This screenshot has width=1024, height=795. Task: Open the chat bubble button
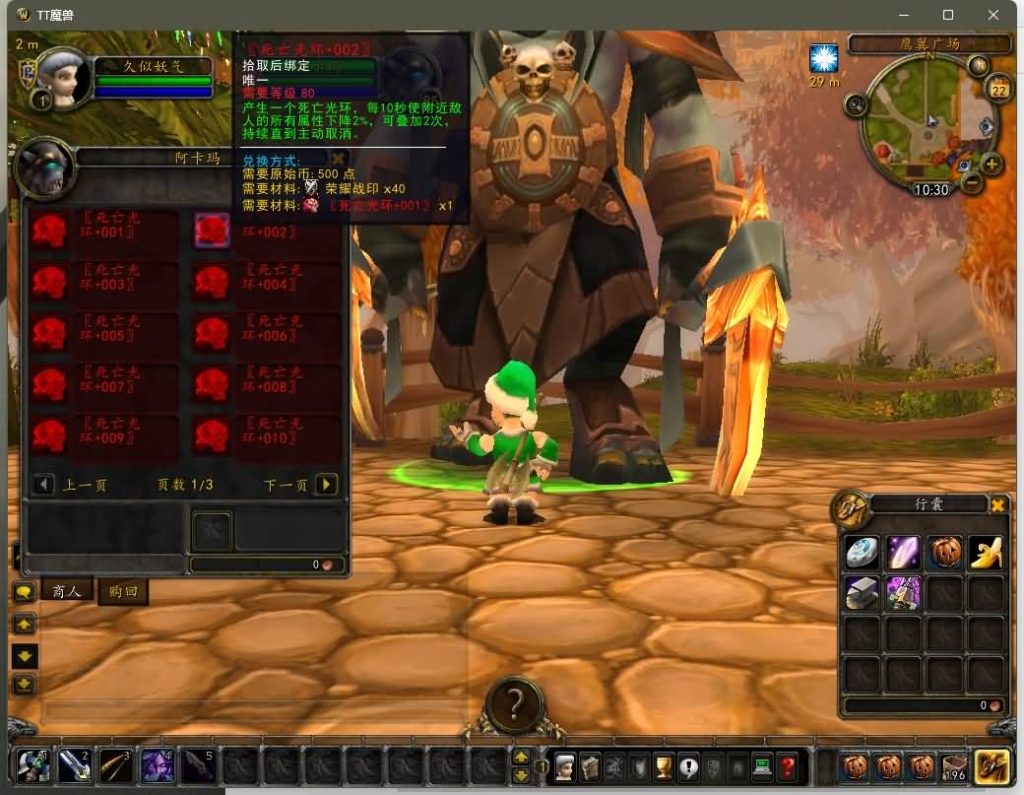[x=23, y=592]
